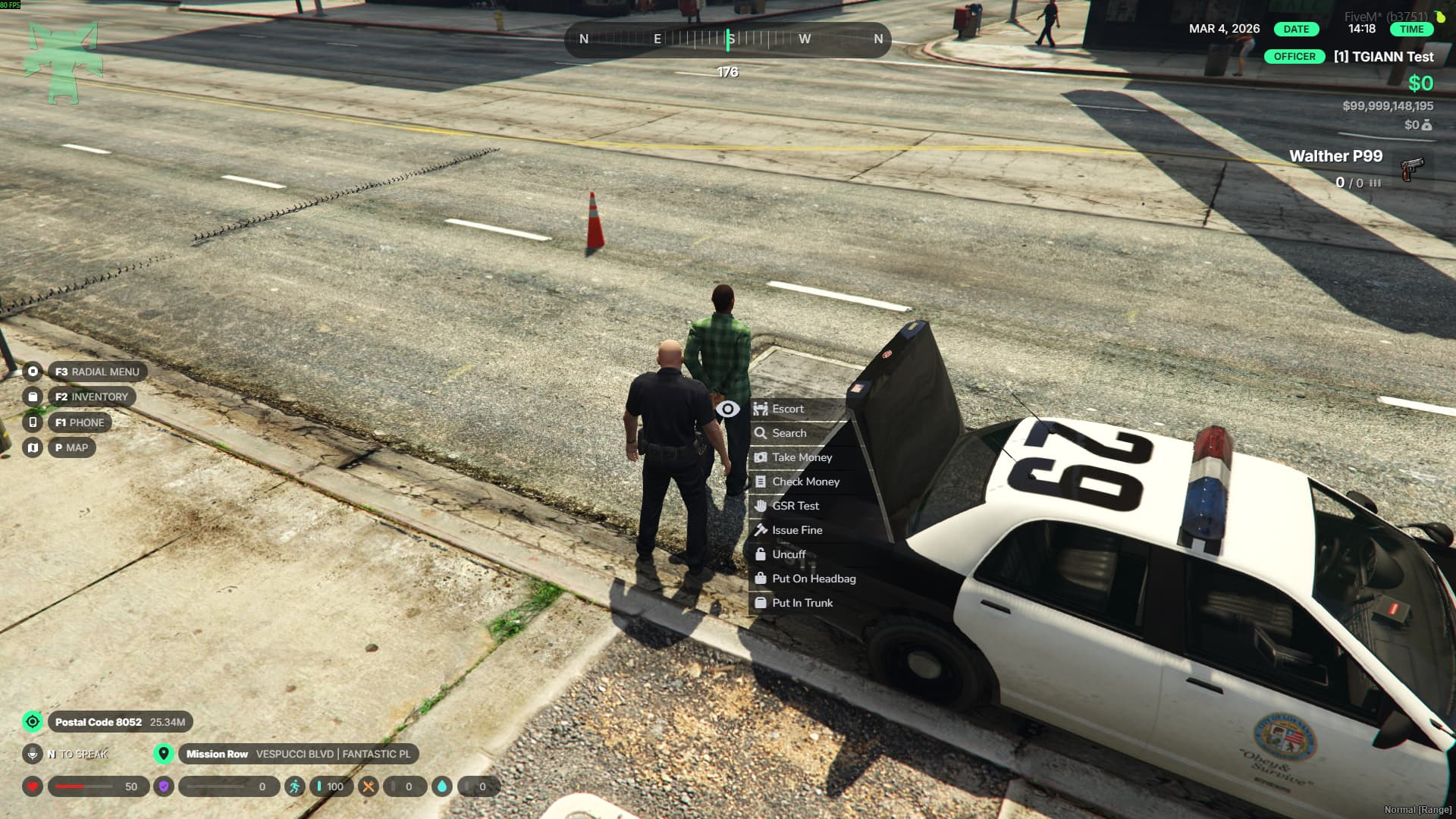Select Issue Fine option
The height and width of the screenshot is (819, 1456).
(x=796, y=530)
